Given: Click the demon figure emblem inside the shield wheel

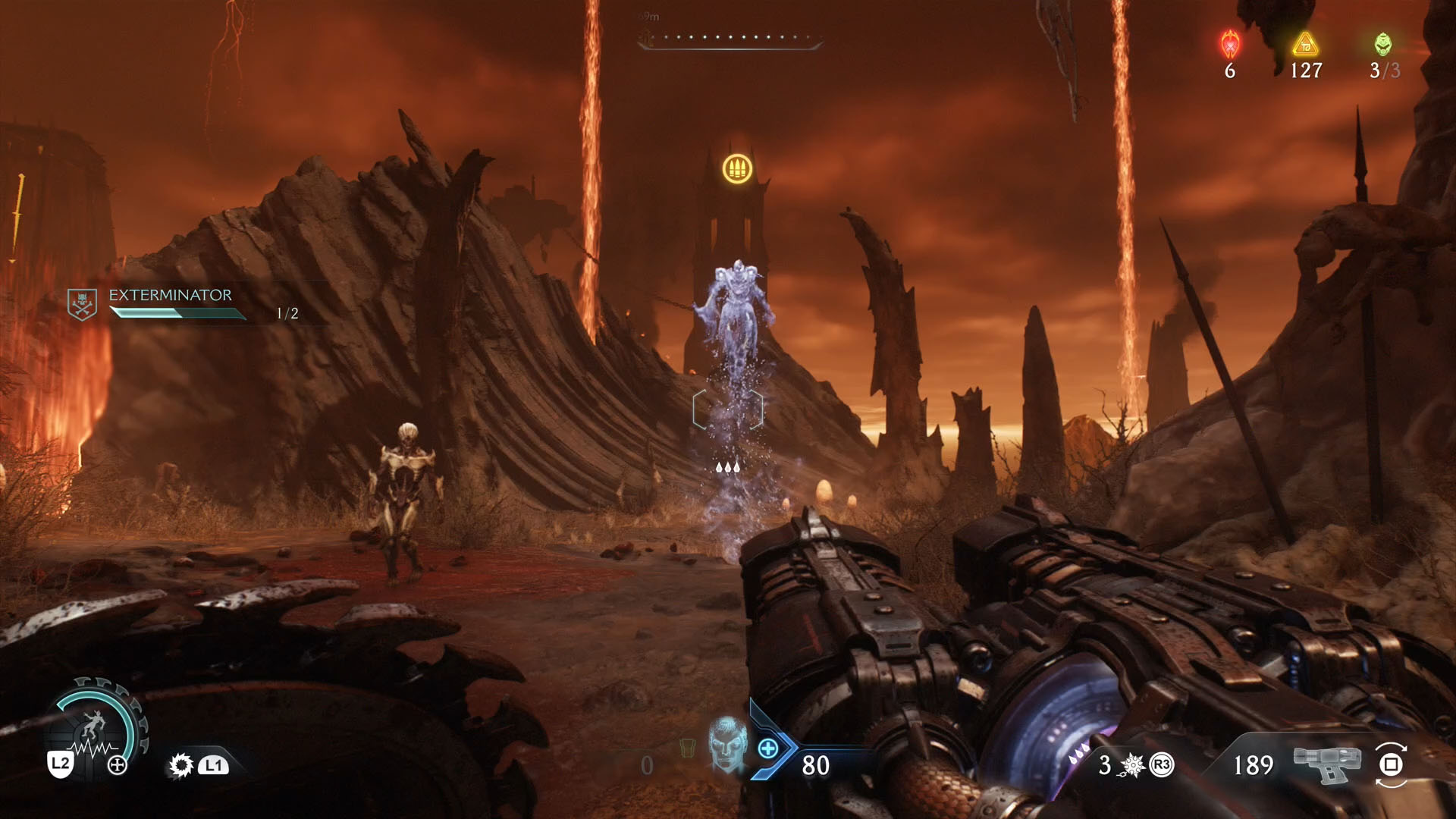Looking at the screenshot, I should click(93, 724).
